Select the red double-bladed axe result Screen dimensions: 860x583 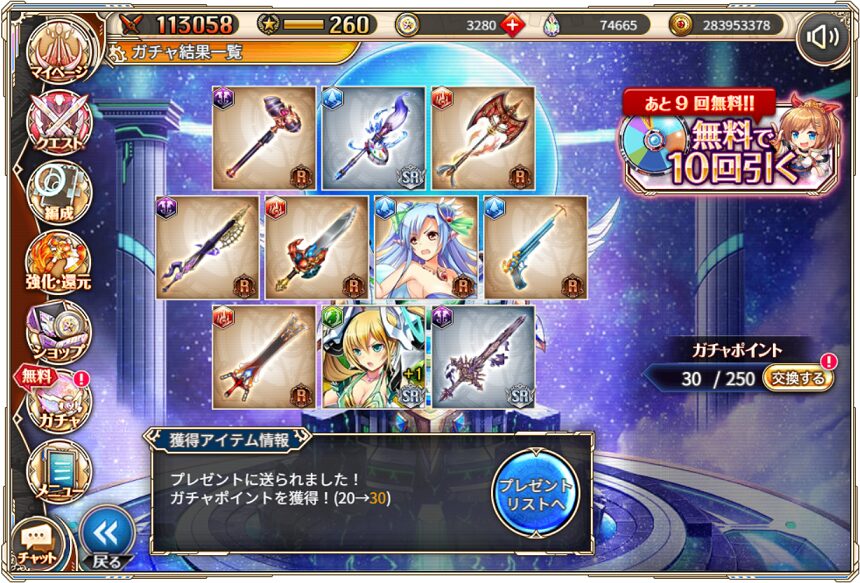click(x=482, y=138)
